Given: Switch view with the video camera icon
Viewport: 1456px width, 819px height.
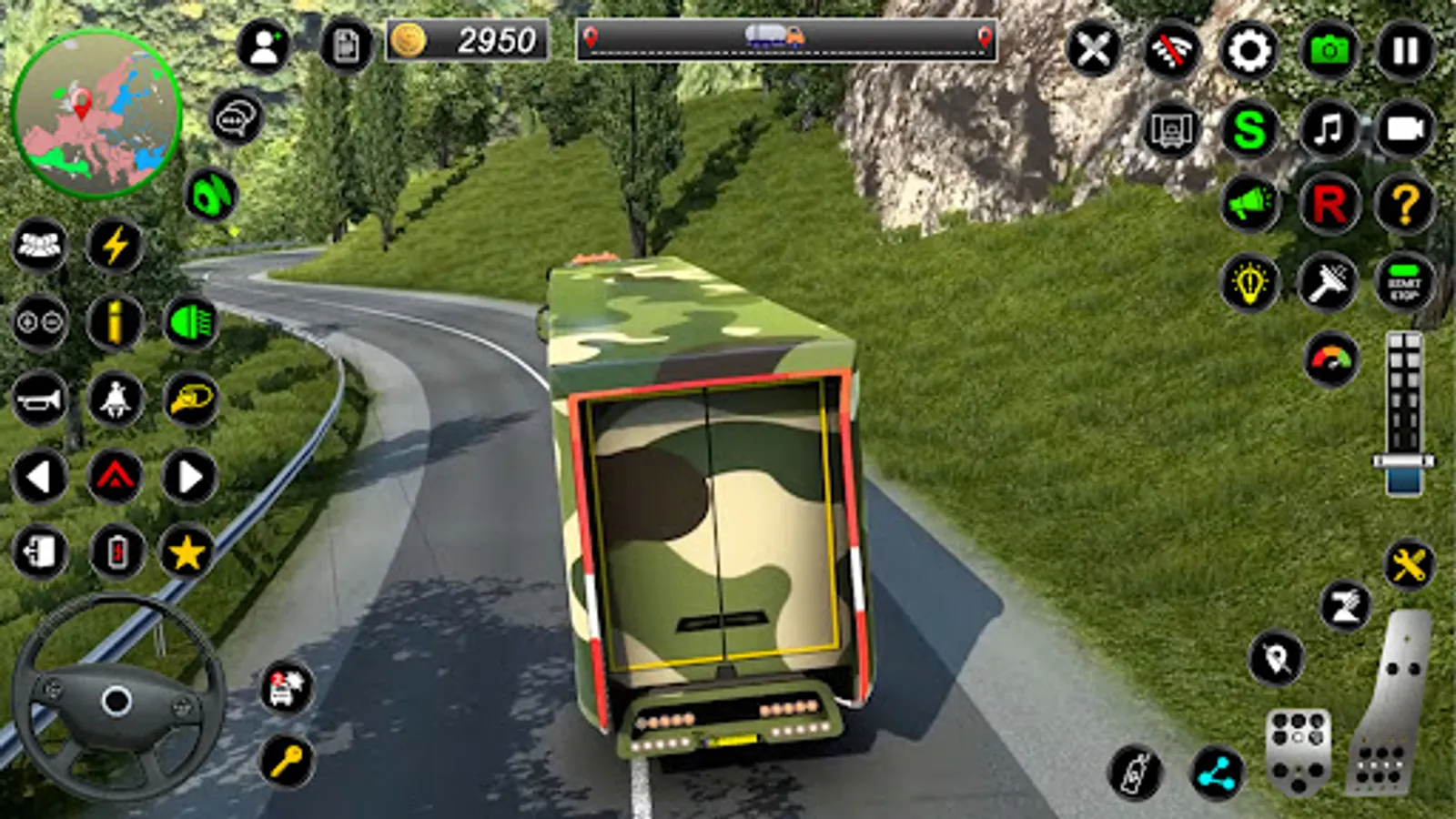Looking at the screenshot, I should 1405,129.
